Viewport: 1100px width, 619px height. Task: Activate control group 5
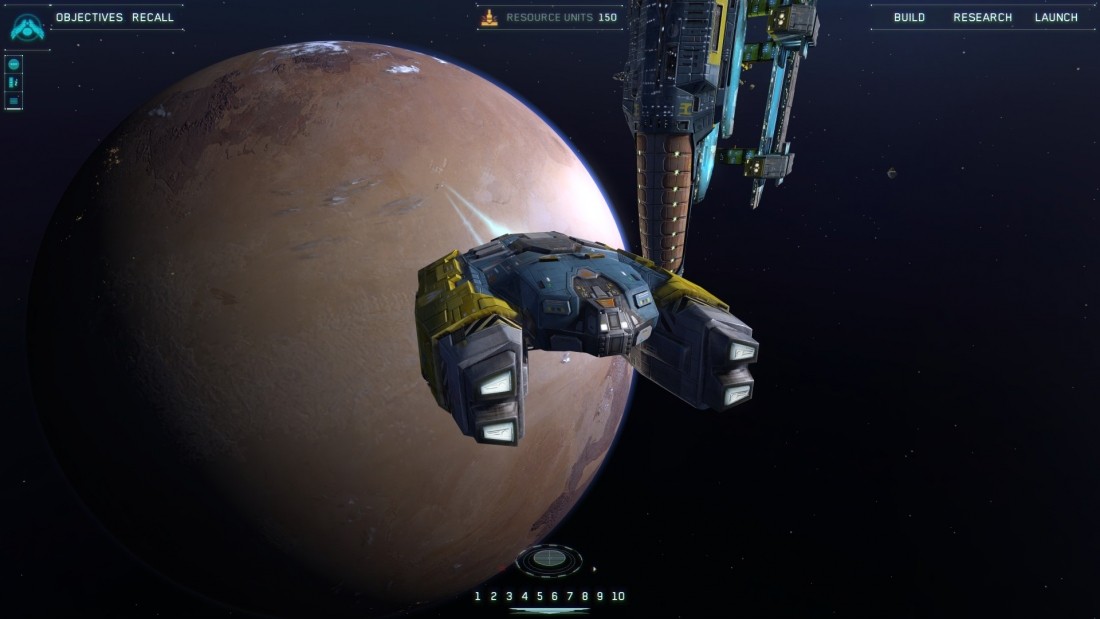(x=540, y=596)
